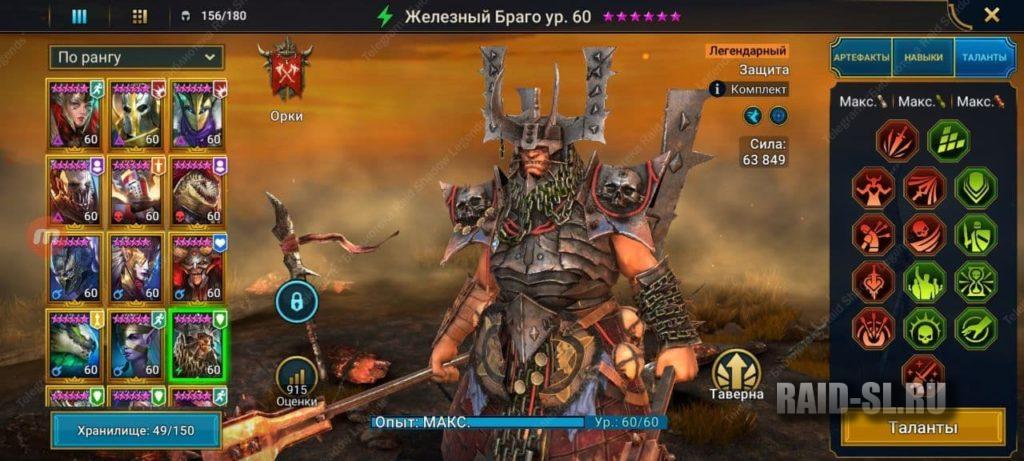Image resolution: width=1024 pixels, height=461 pixels.
Task: Show the Комплект info tooltip
Action: (716, 89)
